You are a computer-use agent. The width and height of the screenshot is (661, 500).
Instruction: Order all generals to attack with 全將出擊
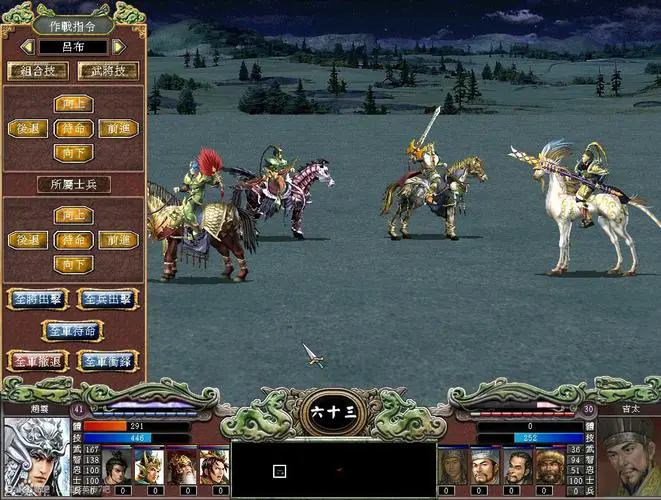37,298
